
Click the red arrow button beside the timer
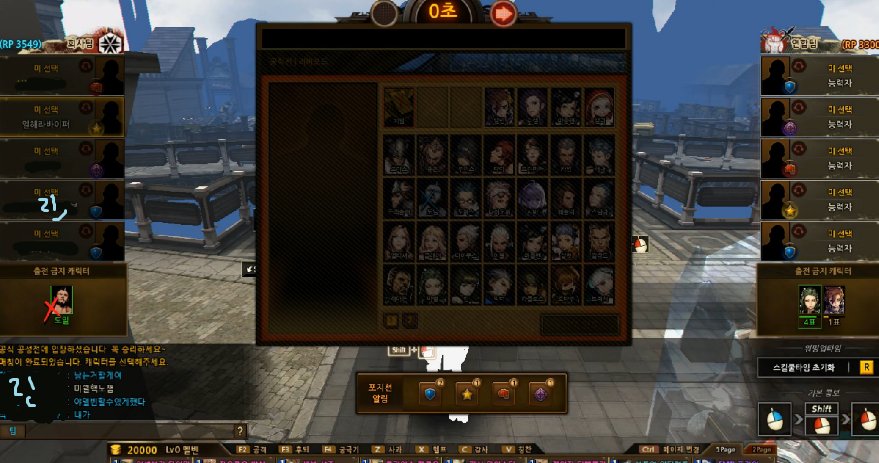[503, 13]
